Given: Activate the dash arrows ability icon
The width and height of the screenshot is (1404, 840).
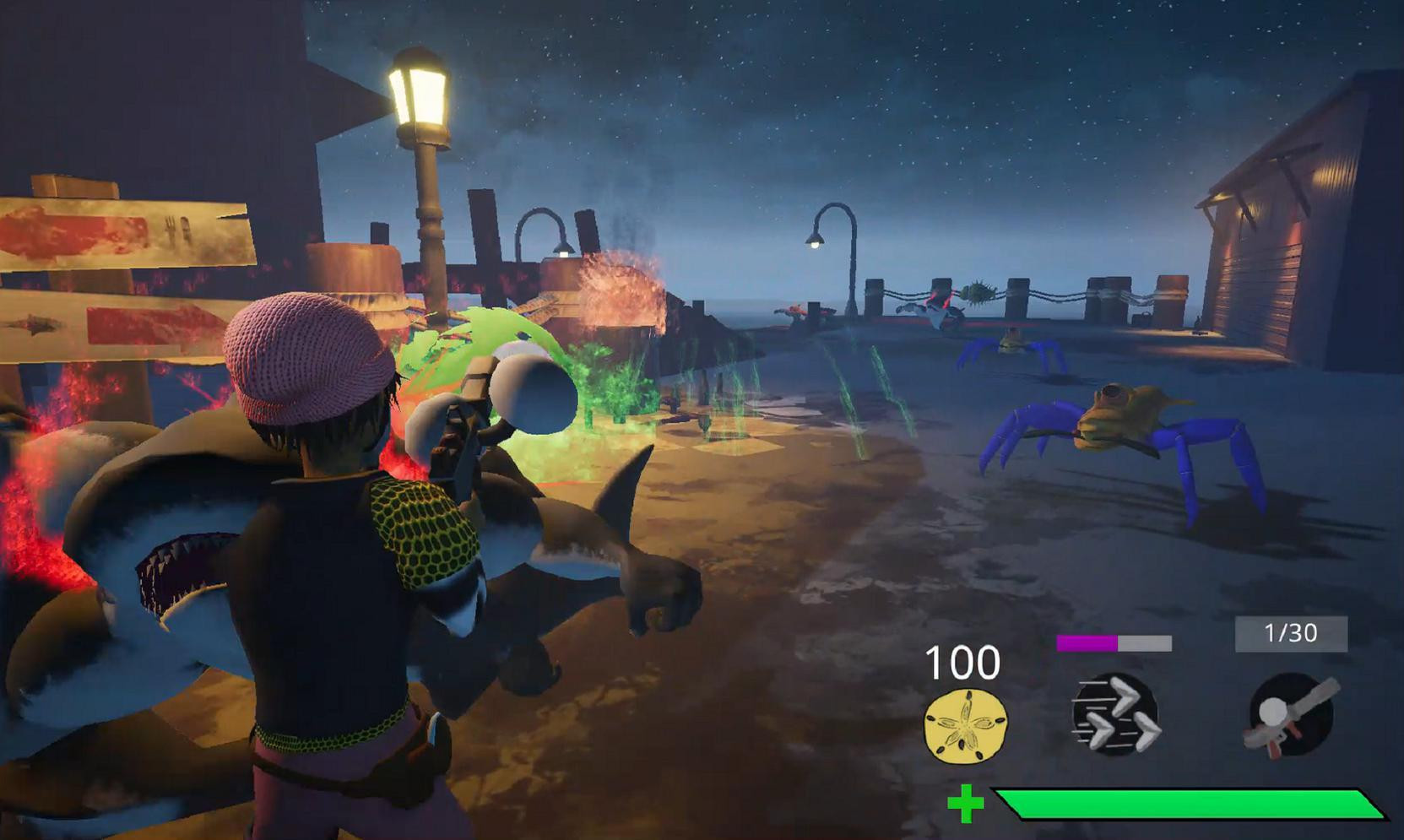Looking at the screenshot, I should tap(1115, 715).
